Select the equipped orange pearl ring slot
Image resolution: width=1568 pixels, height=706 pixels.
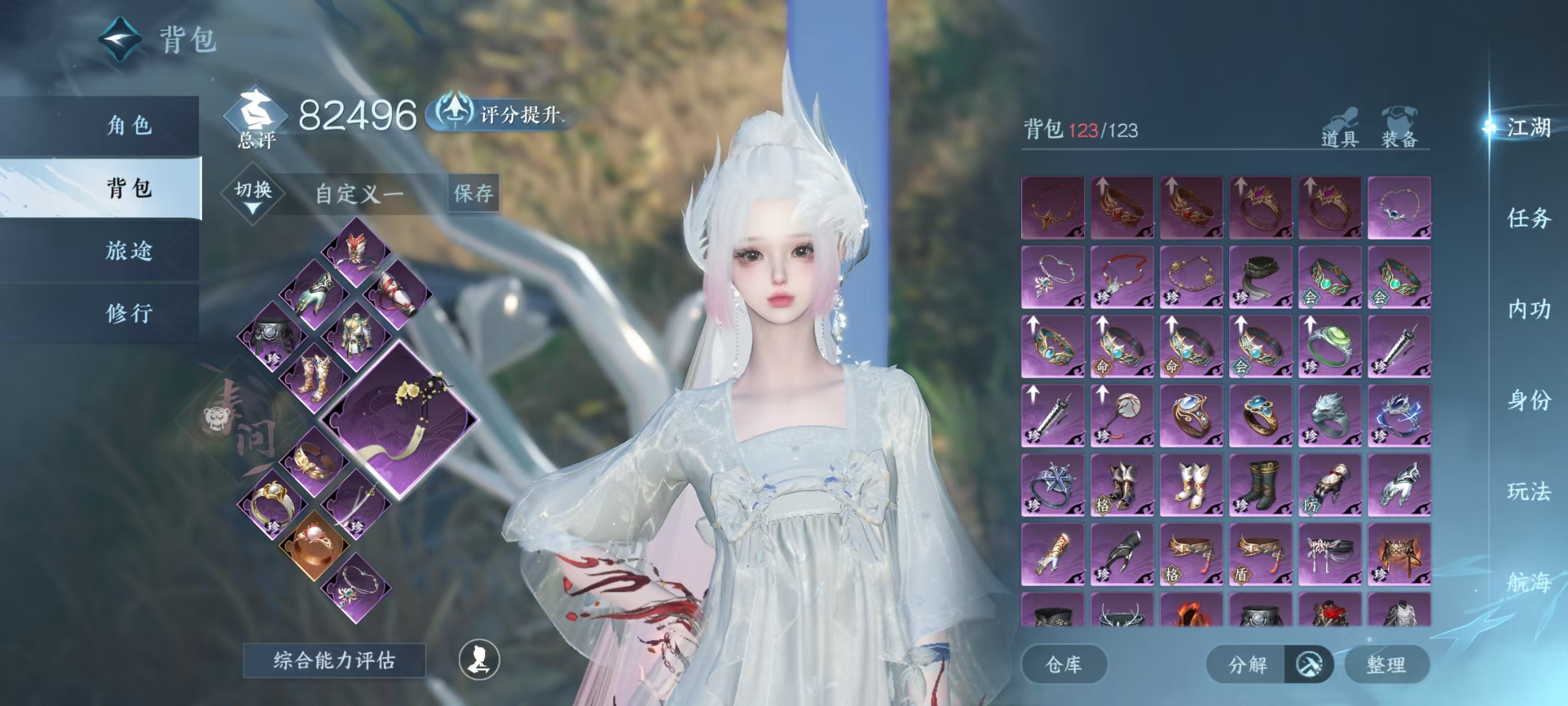pyautogui.click(x=314, y=545)
